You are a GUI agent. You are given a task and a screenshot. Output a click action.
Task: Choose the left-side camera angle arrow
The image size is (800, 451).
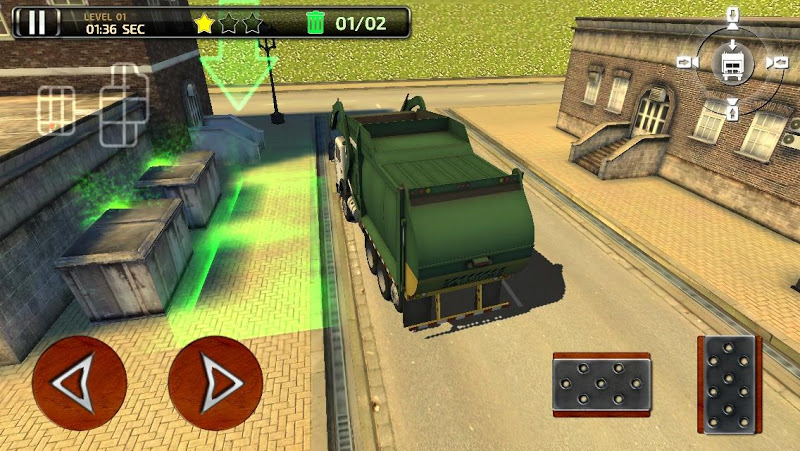pyautogui.click(x=686, y=63)
